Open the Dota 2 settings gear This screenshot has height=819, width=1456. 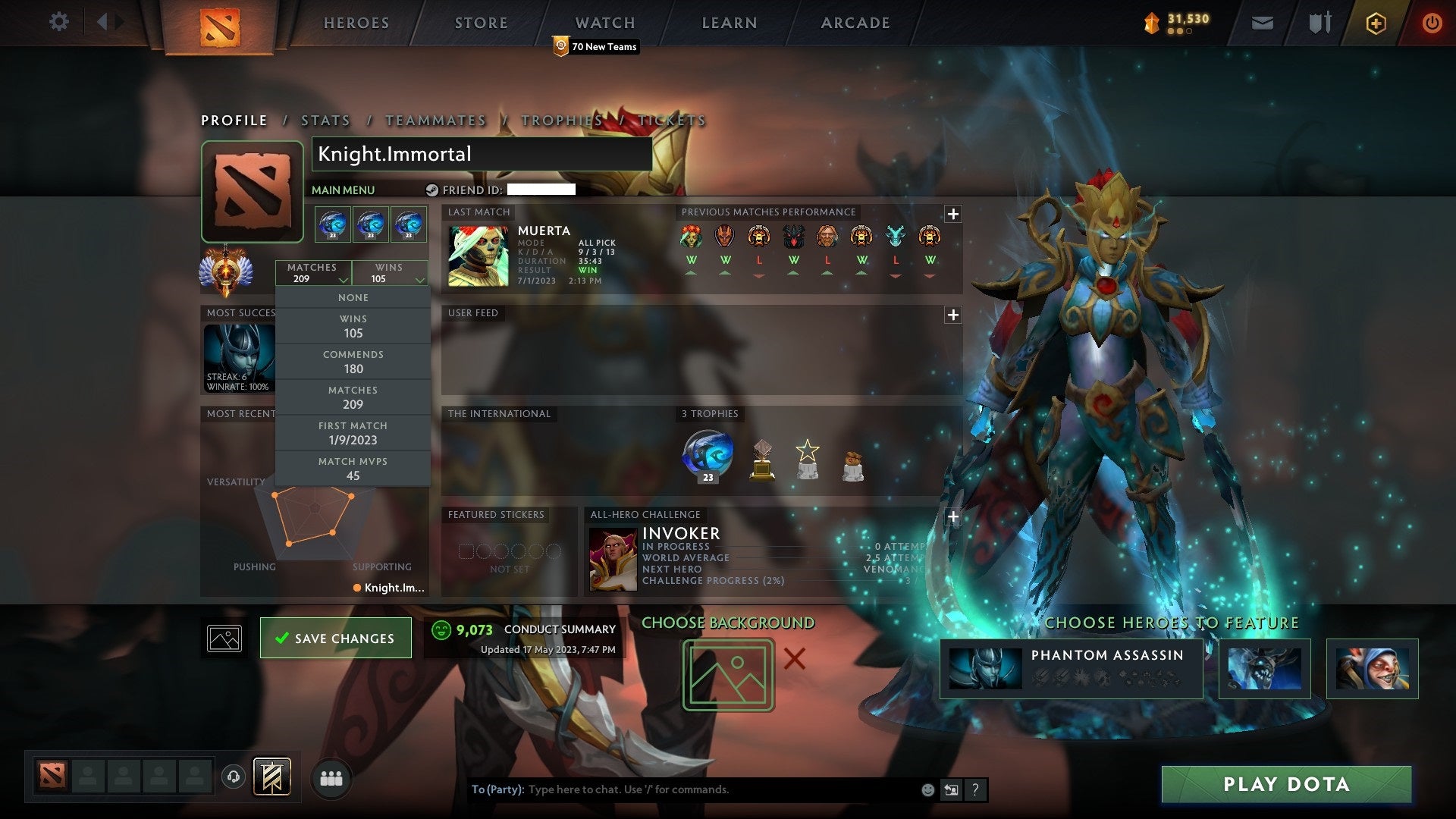[x=59, y=22]
